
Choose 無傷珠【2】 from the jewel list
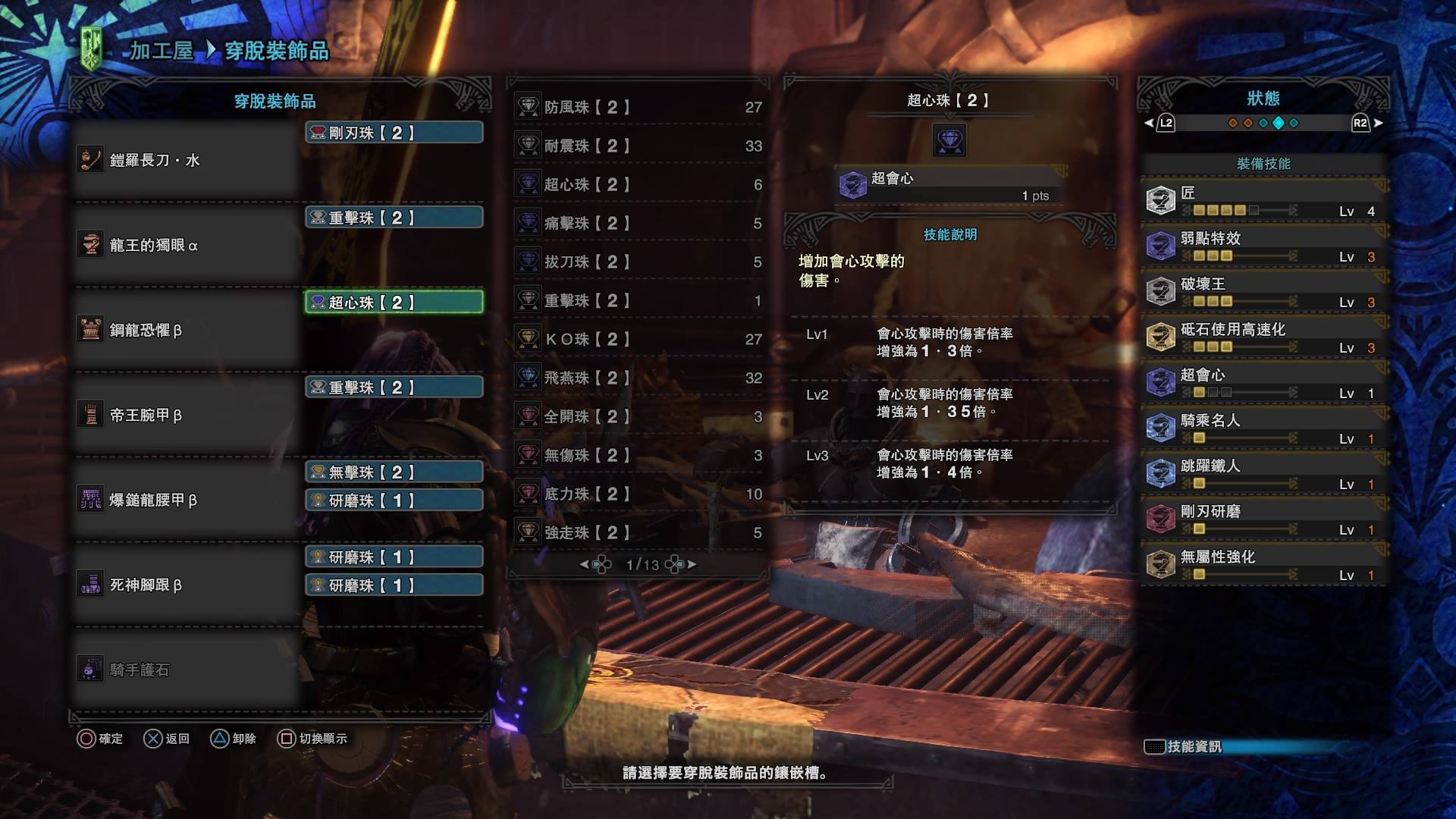coord(638,456)
